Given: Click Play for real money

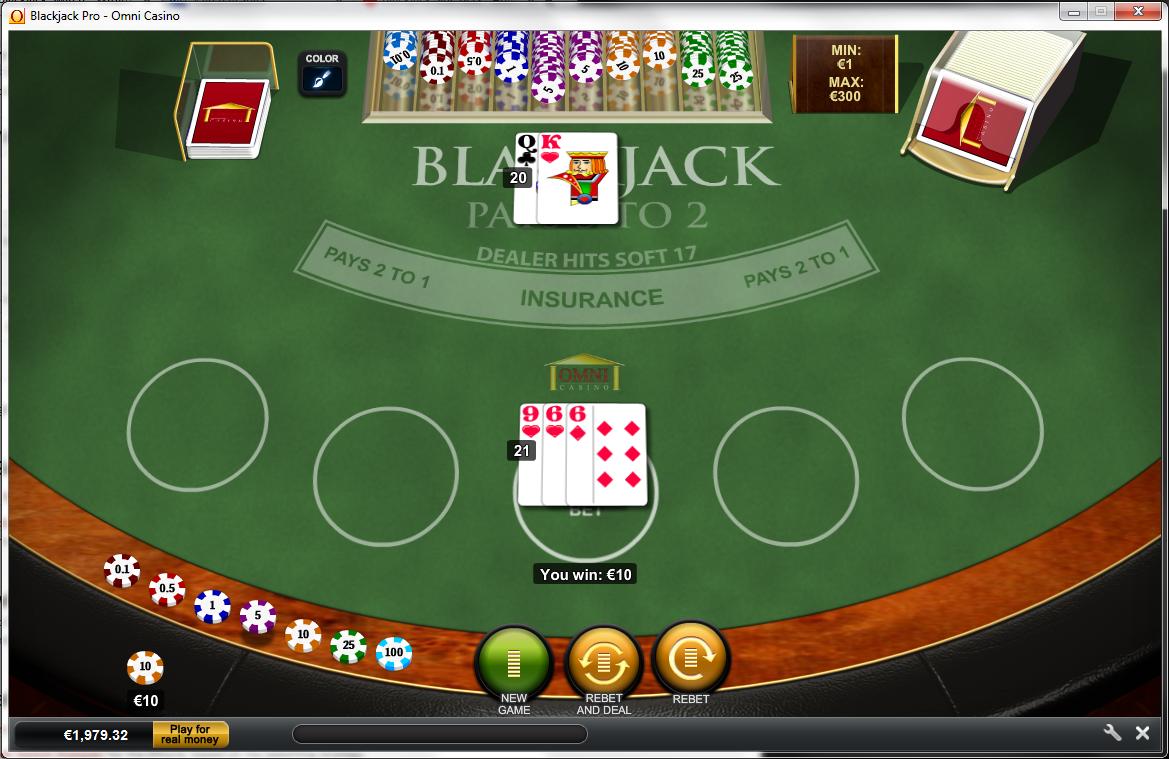Looking at the screenshot, I should [x=190, y=735].
